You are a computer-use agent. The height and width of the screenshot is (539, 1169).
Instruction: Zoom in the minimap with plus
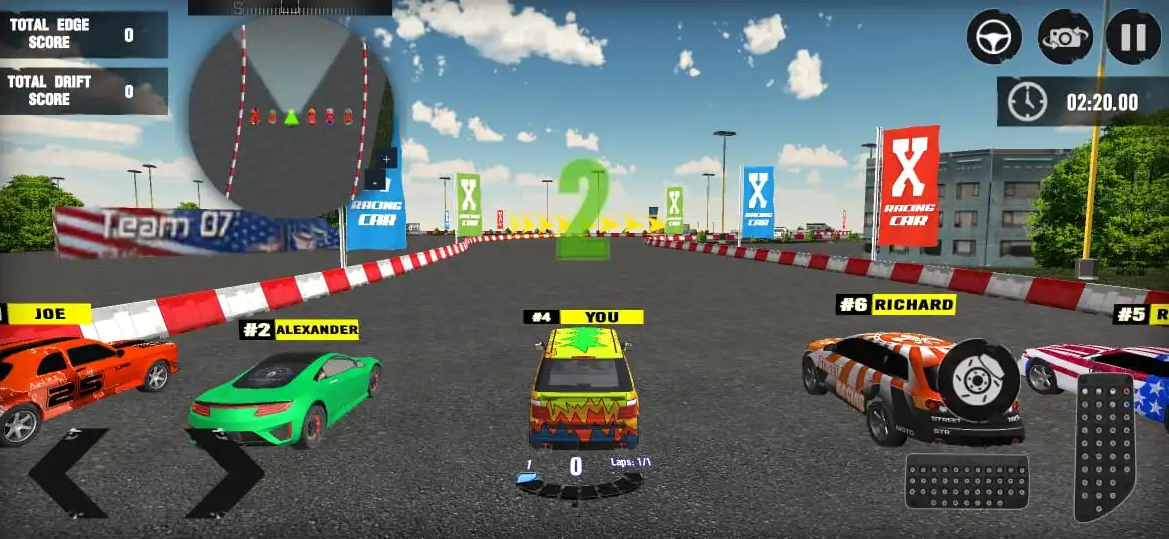tap(387, 158)
